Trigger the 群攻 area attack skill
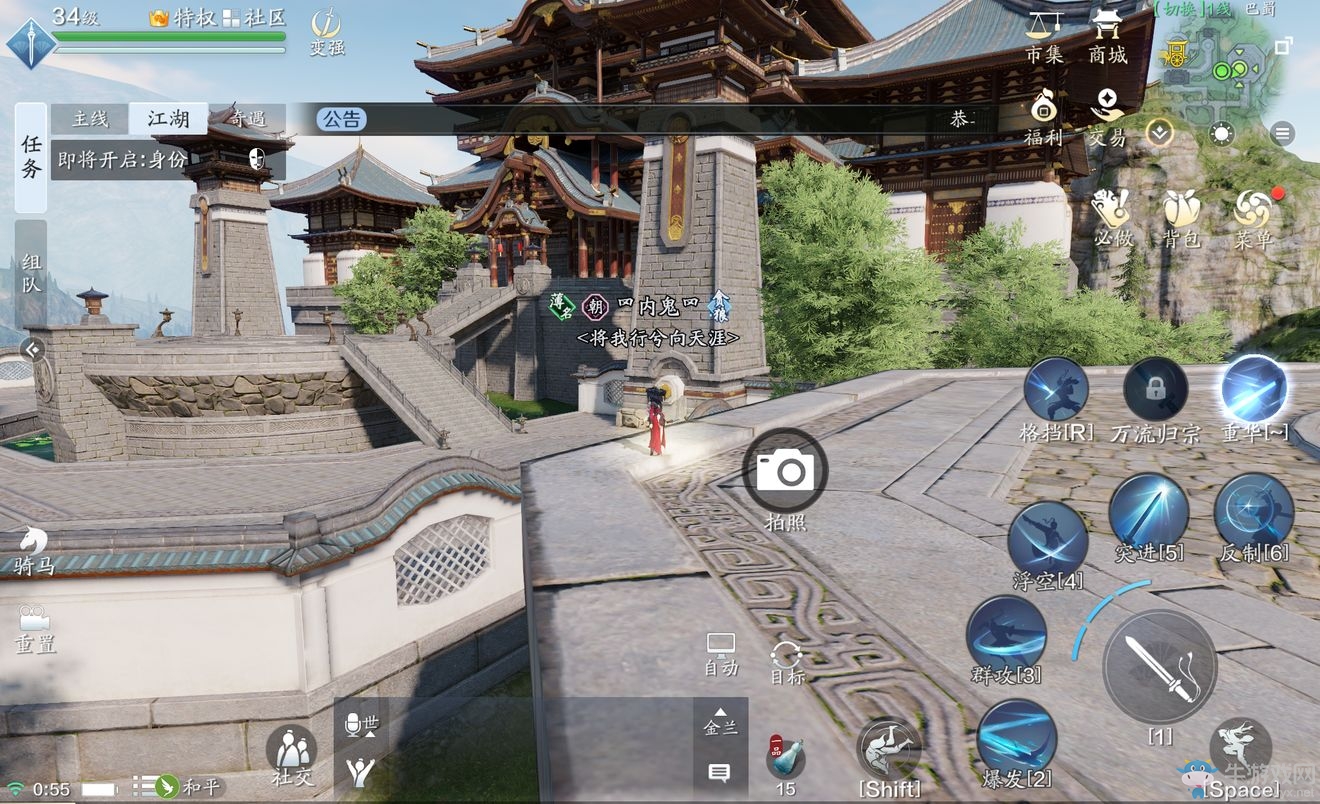Screen dimensions: 1320x804 coord(1006,636)
